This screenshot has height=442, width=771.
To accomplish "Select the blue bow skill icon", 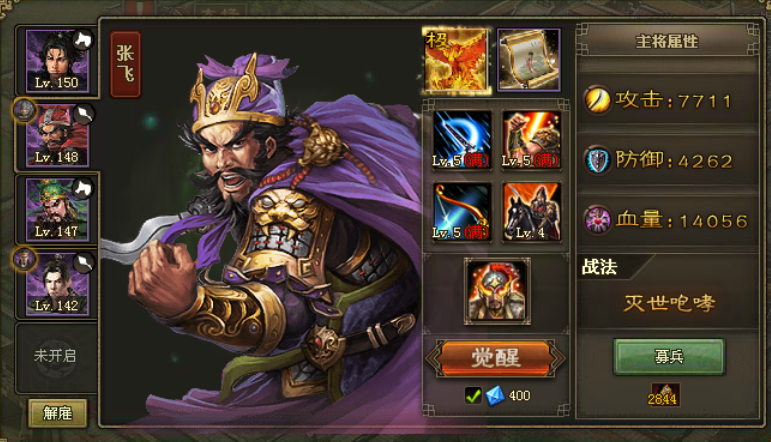I will coord(462,210).
